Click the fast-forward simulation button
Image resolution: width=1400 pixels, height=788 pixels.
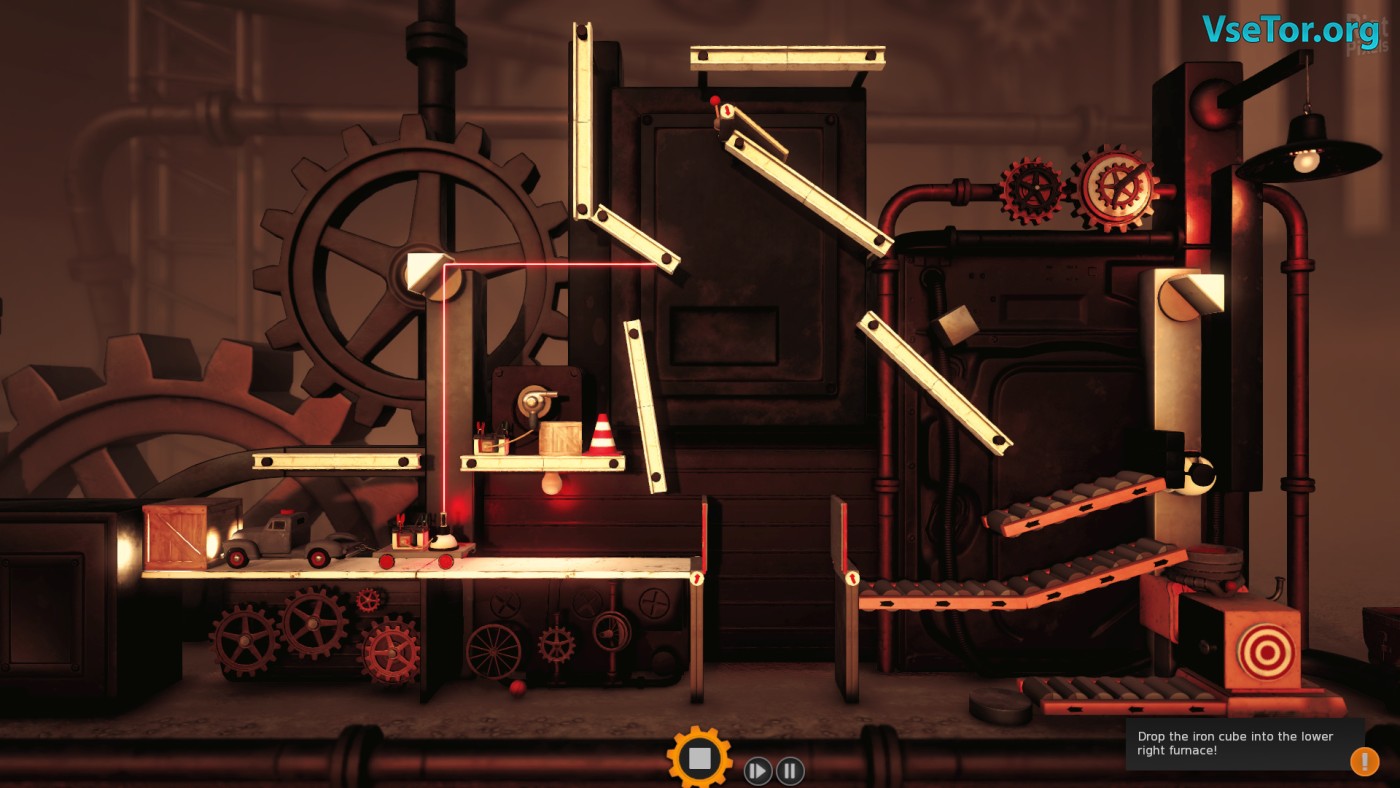[x=757, y=771]
